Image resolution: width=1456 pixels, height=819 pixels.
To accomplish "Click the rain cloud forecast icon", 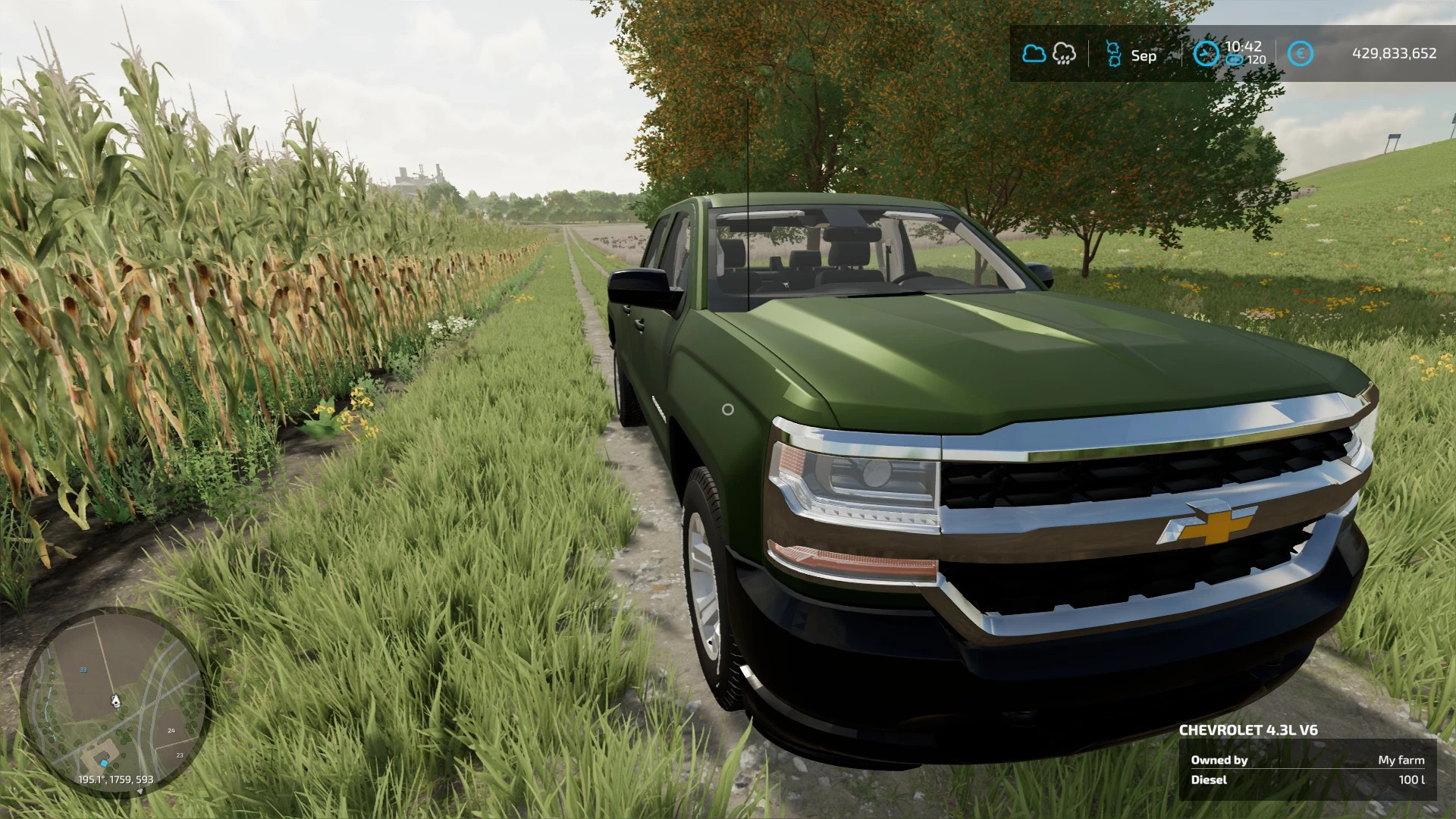I will coord(1065,54).
